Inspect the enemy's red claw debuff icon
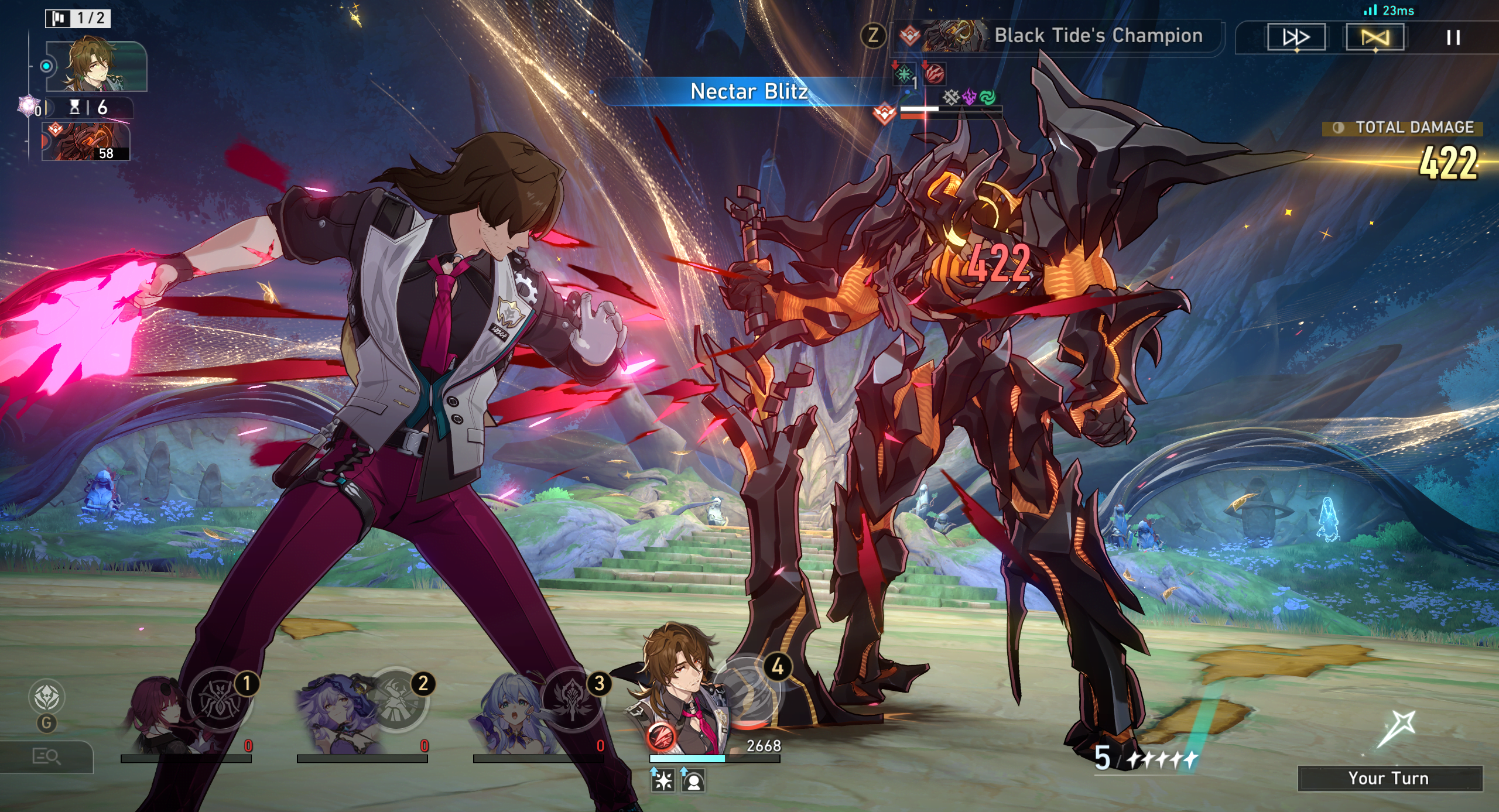The image size is (1499, 812). click(935, 74)
